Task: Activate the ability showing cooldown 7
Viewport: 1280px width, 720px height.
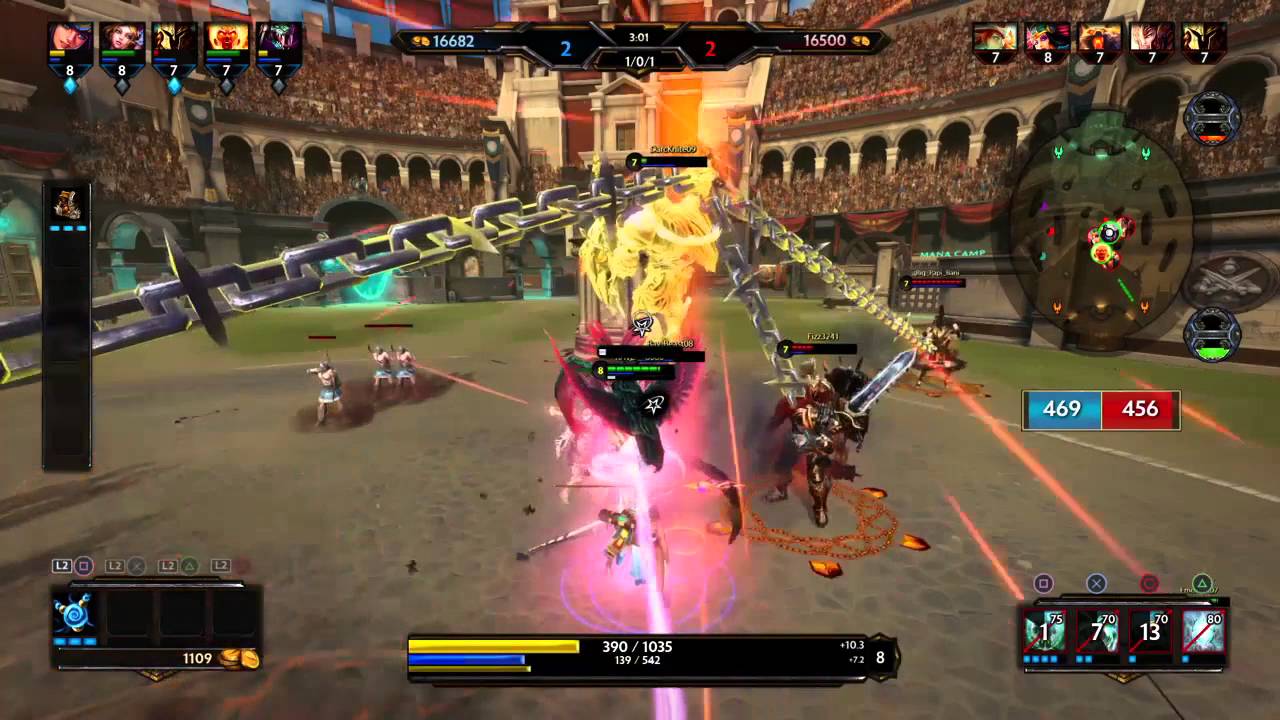Action: click(1097, 631)
